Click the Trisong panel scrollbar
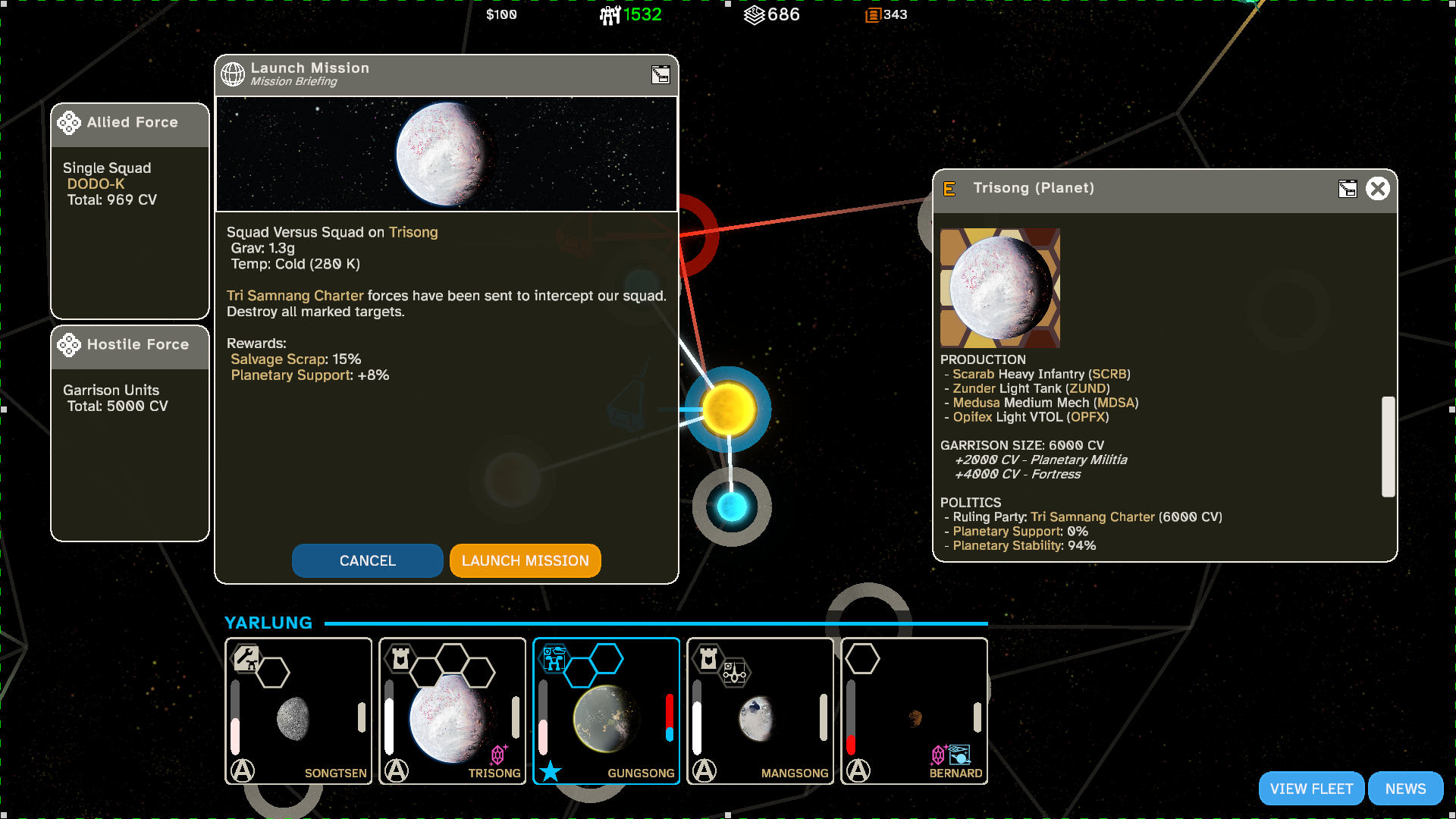The height and width of the screenshot is (819, 1456). click(x=1388, y=446)
